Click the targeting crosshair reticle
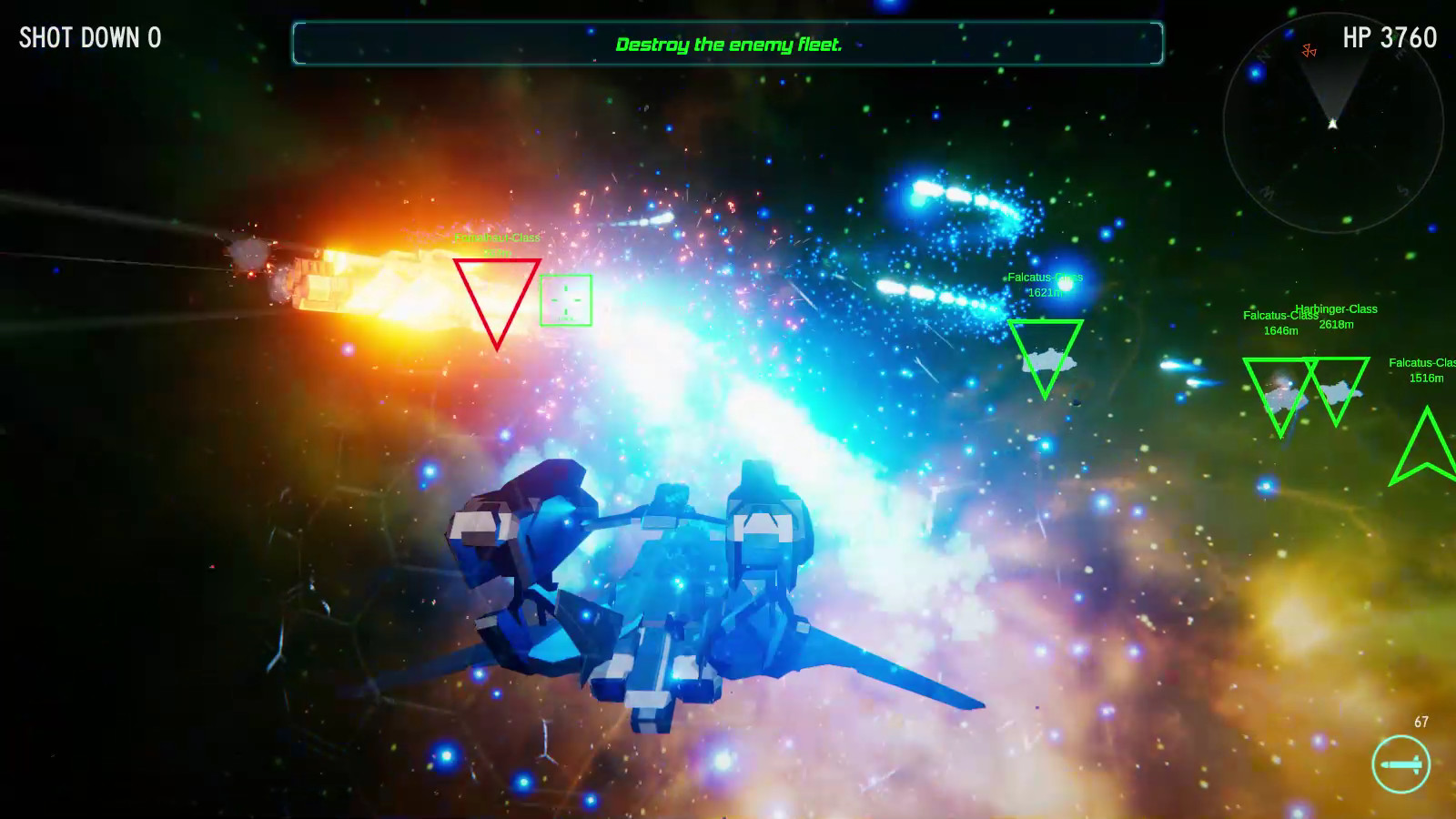The height and width of the screenshot is (819, 1456). tap(565, 298)
